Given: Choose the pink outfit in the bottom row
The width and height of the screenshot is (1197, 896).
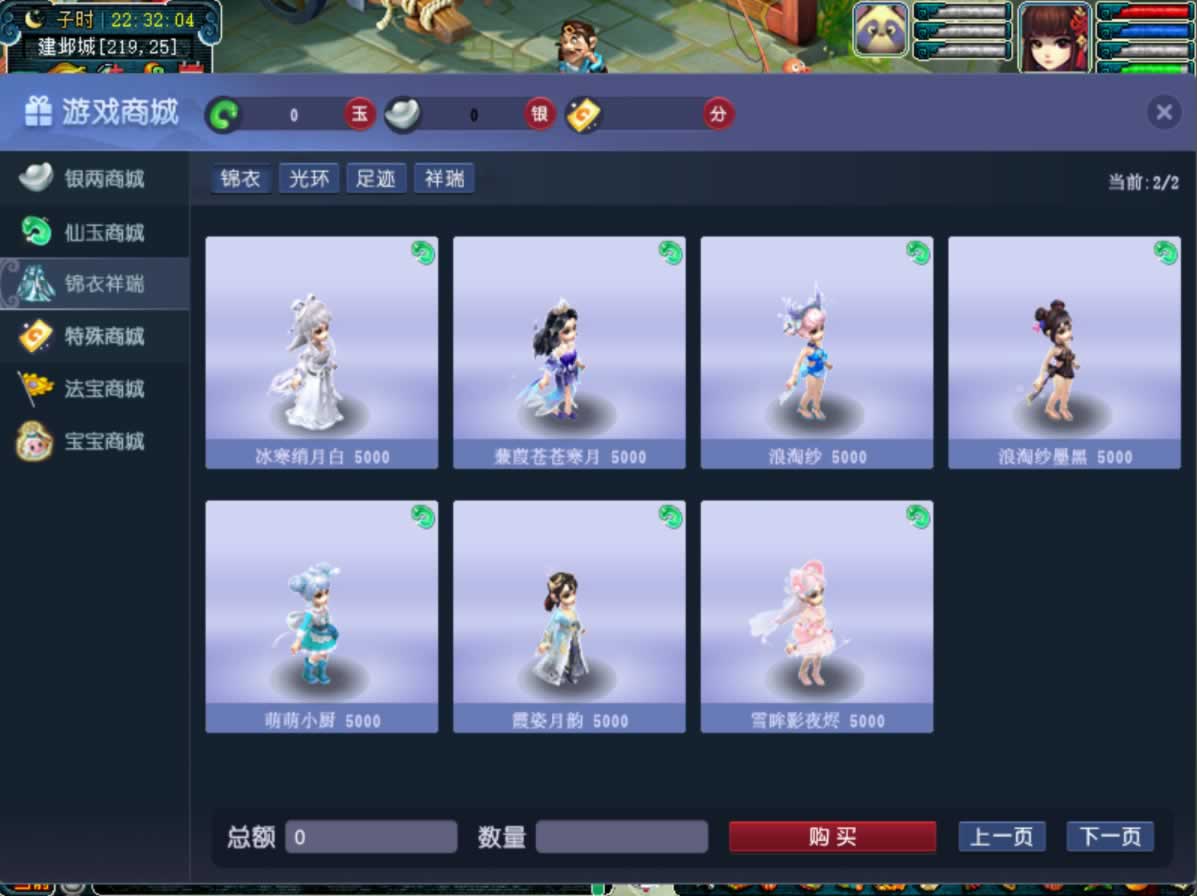Looking at the screenshot, I should point(816,615).
